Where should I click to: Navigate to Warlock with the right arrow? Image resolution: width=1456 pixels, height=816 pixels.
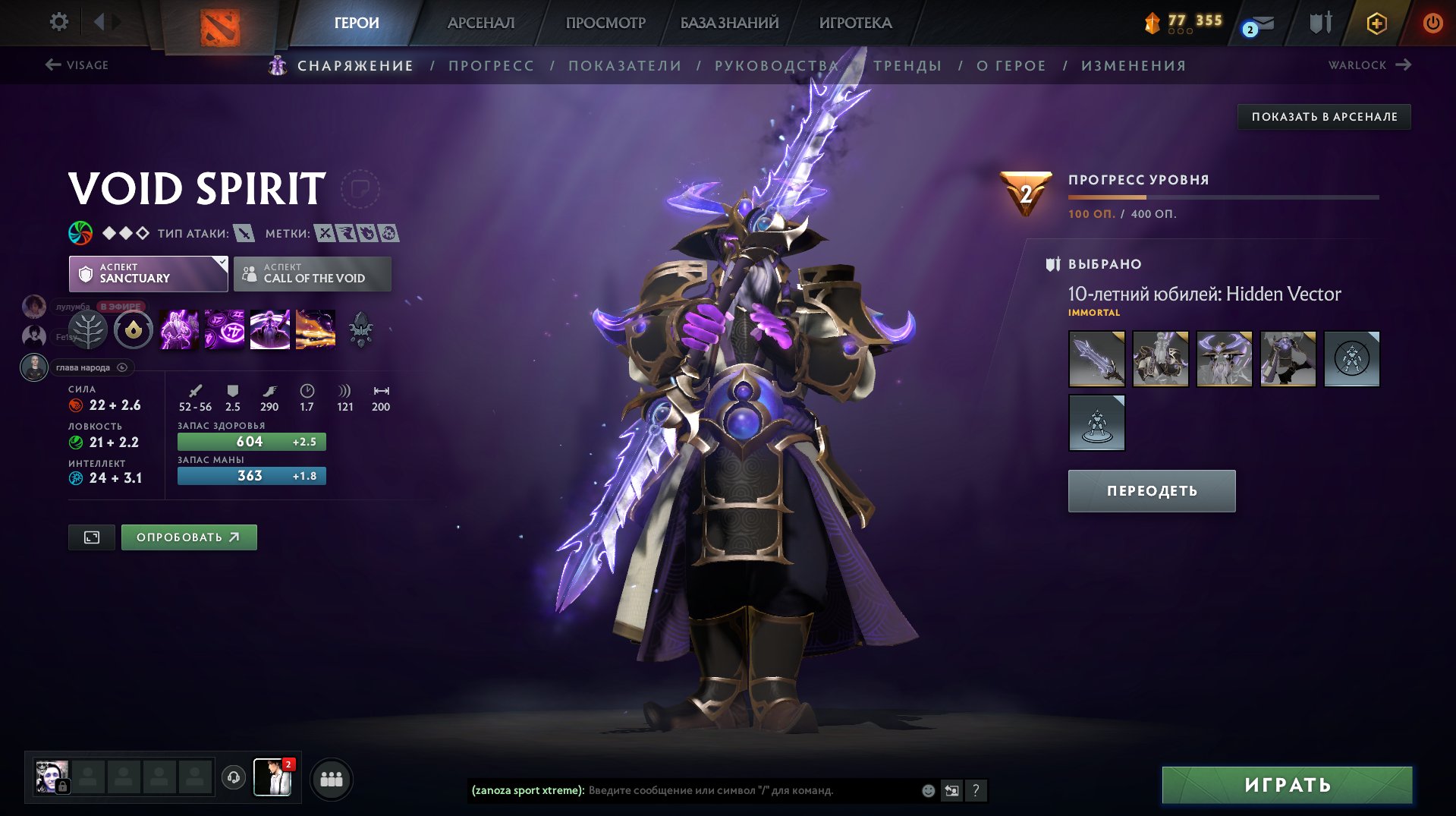[1404, 65]
